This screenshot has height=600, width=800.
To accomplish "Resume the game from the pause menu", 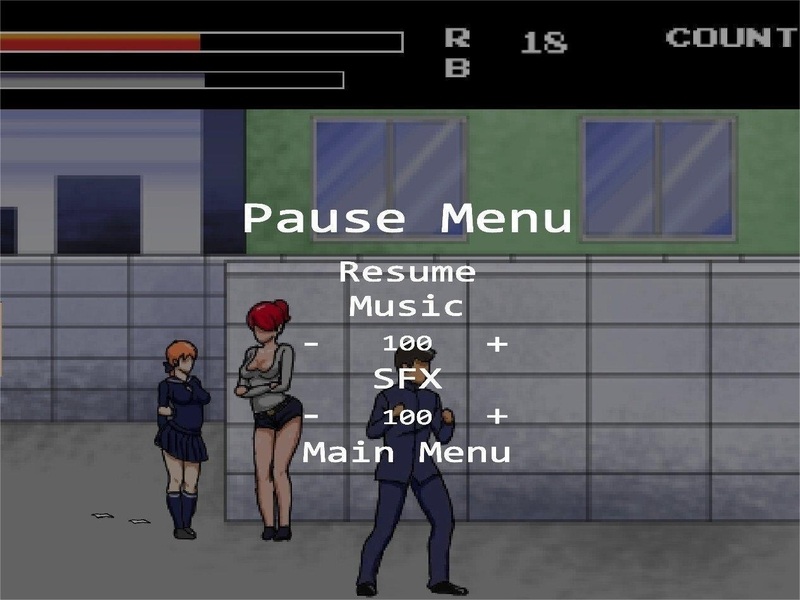I will click(407, 272).
